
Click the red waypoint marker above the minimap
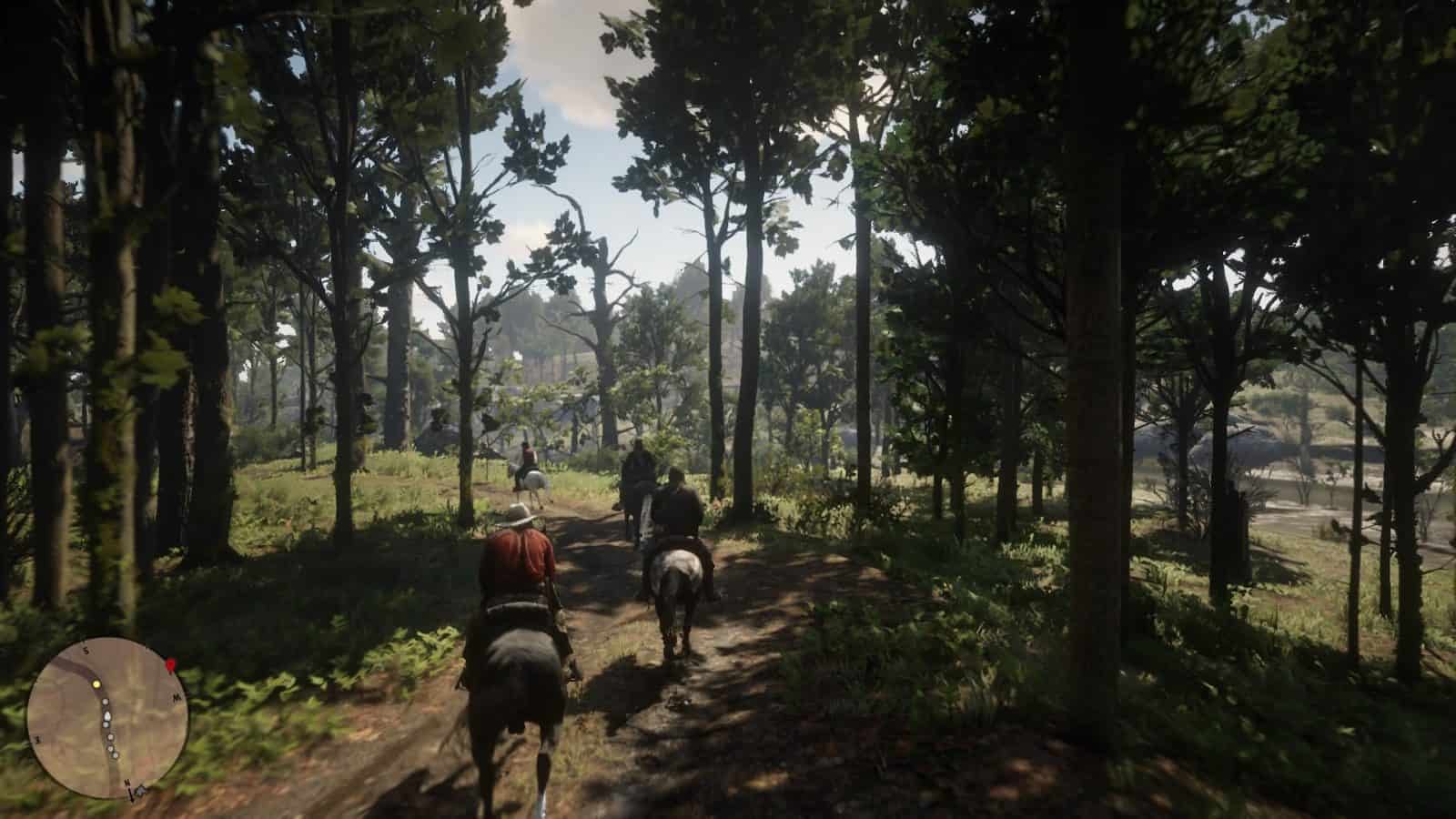(170, 665)
